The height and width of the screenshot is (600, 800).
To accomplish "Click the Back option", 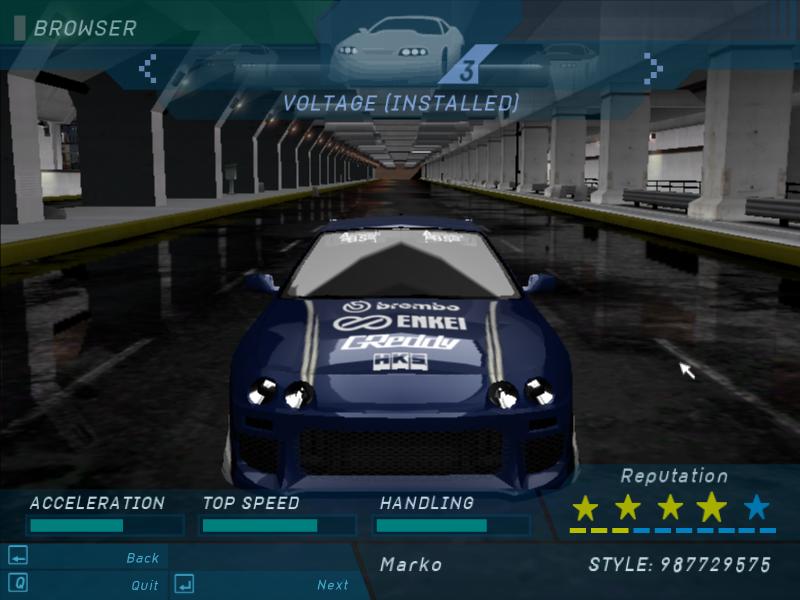I will click(x=142, y=558).
